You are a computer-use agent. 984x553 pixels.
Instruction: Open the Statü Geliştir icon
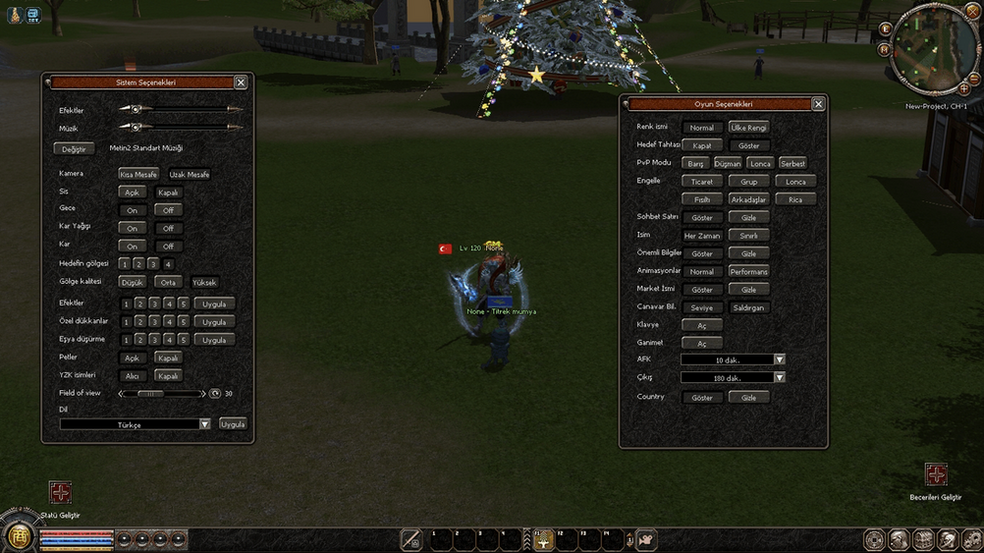pyautogui.click(x=61, y=492)
